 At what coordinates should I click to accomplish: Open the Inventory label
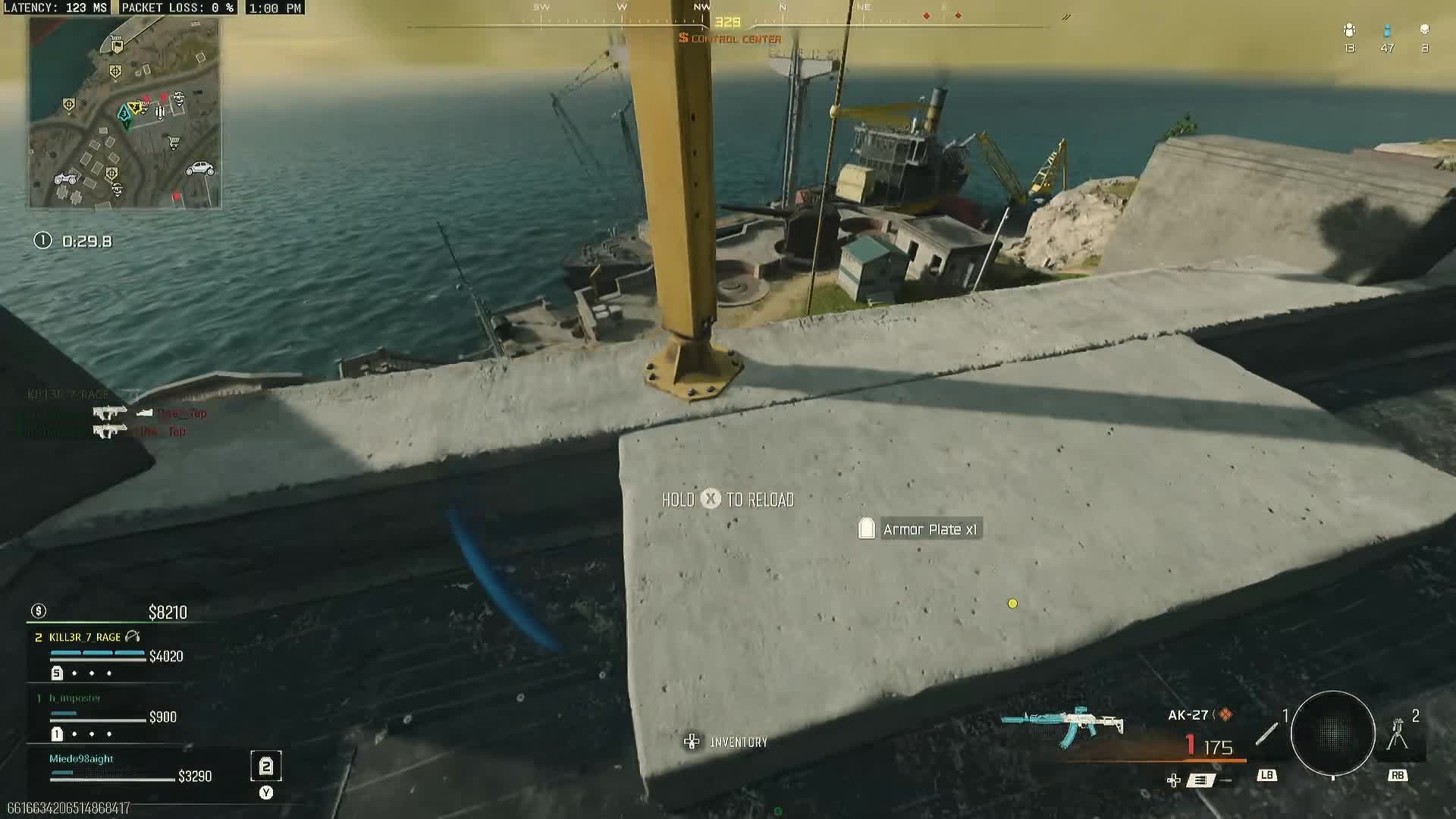pos(738,742)
